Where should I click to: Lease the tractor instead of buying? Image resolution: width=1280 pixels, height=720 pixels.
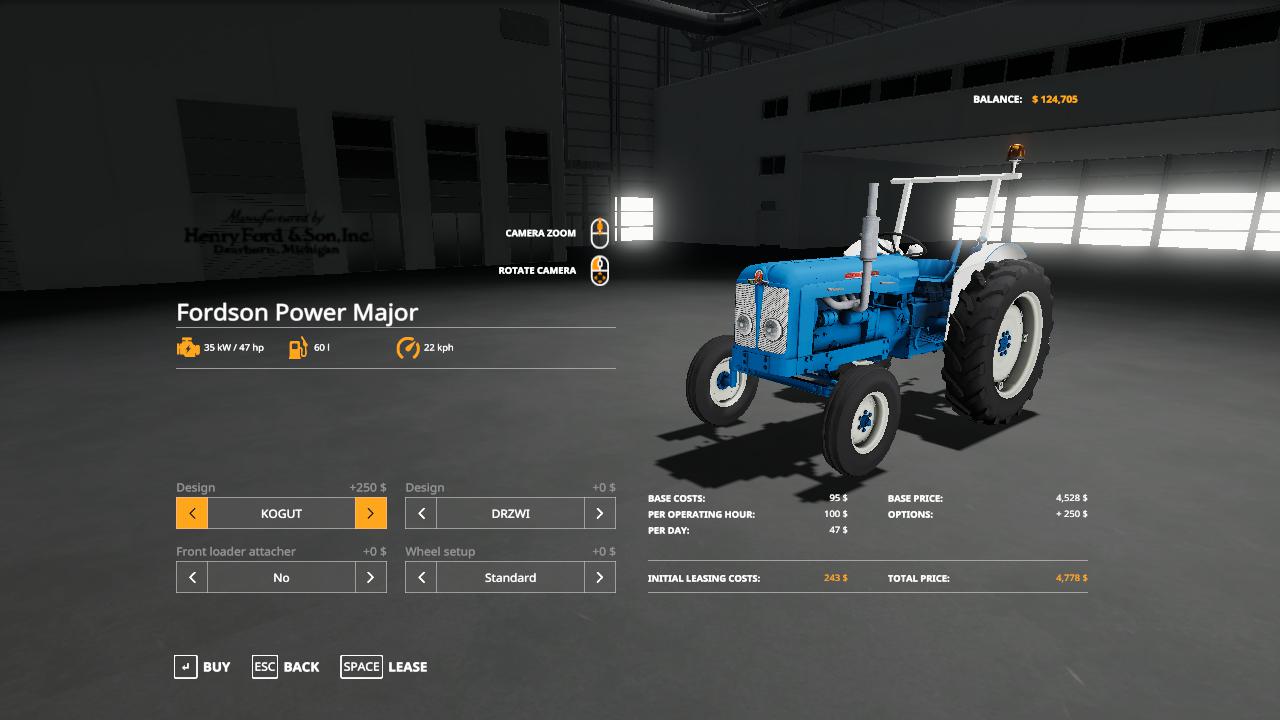coord(384,667)
